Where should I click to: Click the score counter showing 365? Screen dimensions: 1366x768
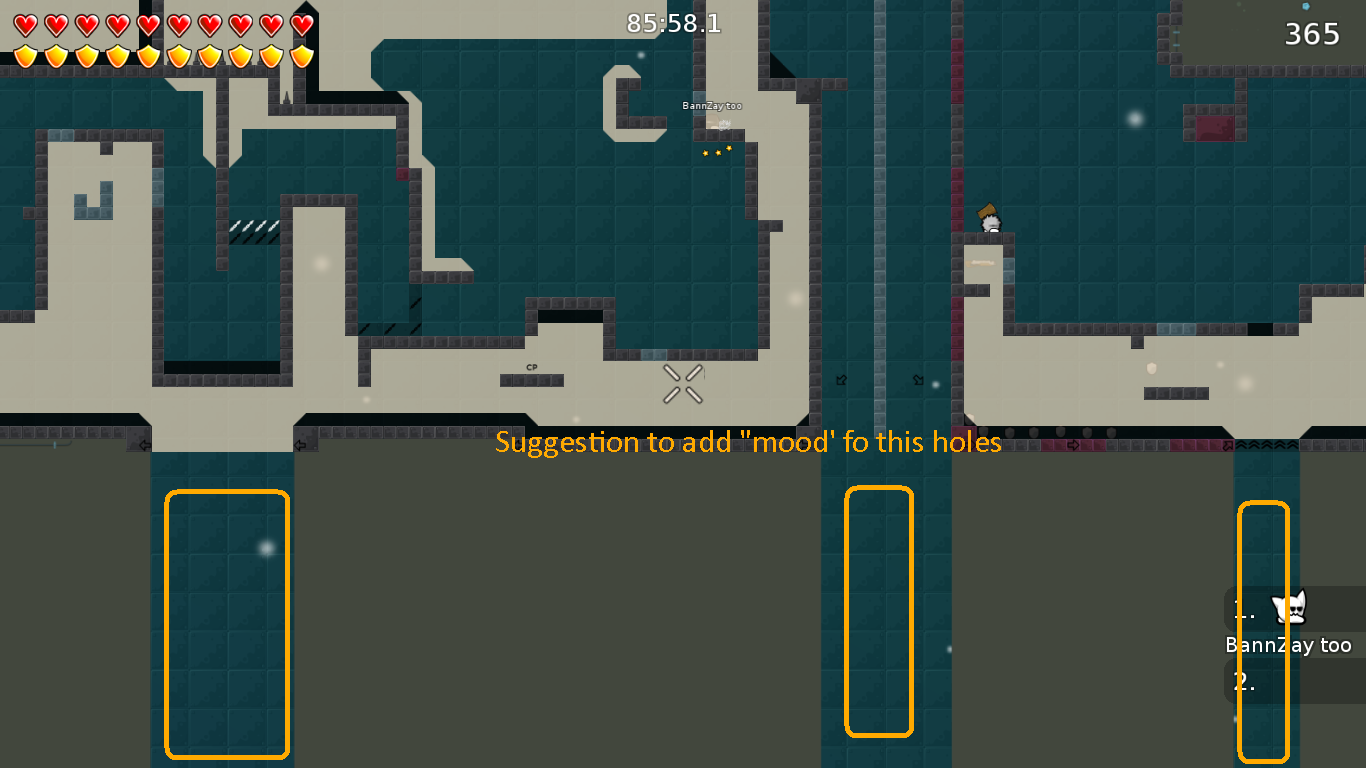pyautogui.click(x=1311, y=33)
